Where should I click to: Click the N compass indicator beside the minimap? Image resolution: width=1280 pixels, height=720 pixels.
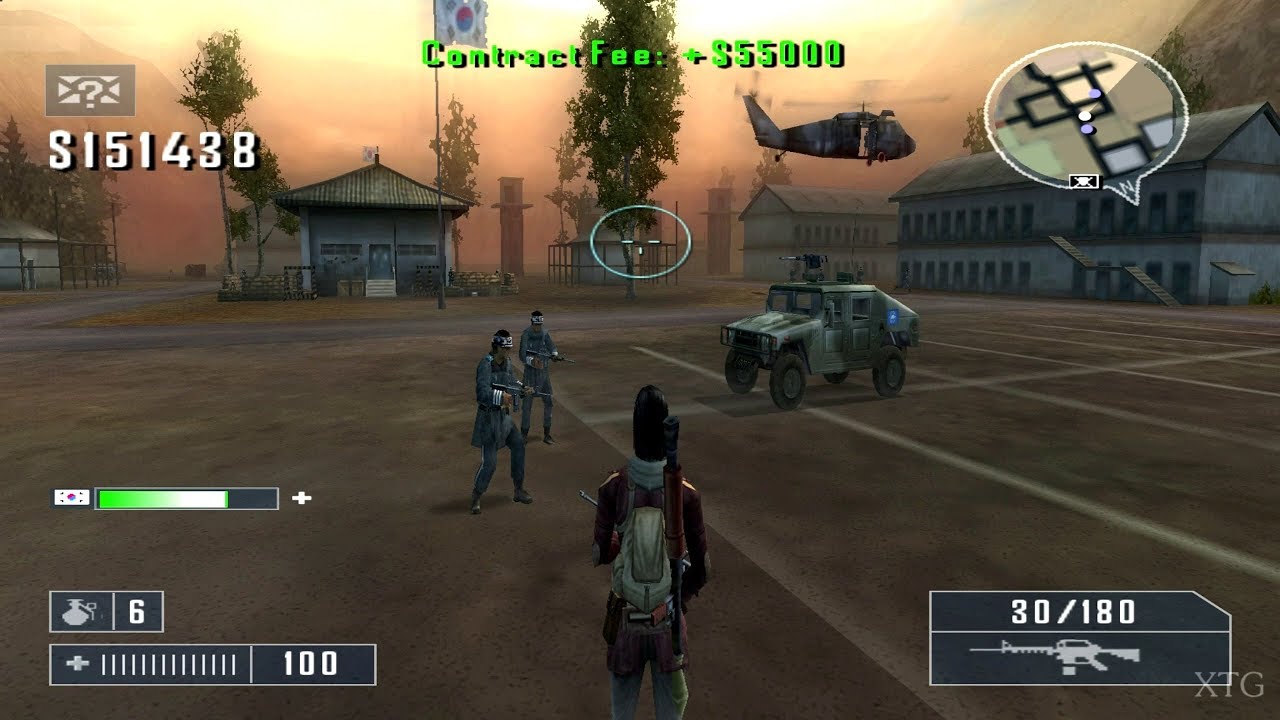1126,187
